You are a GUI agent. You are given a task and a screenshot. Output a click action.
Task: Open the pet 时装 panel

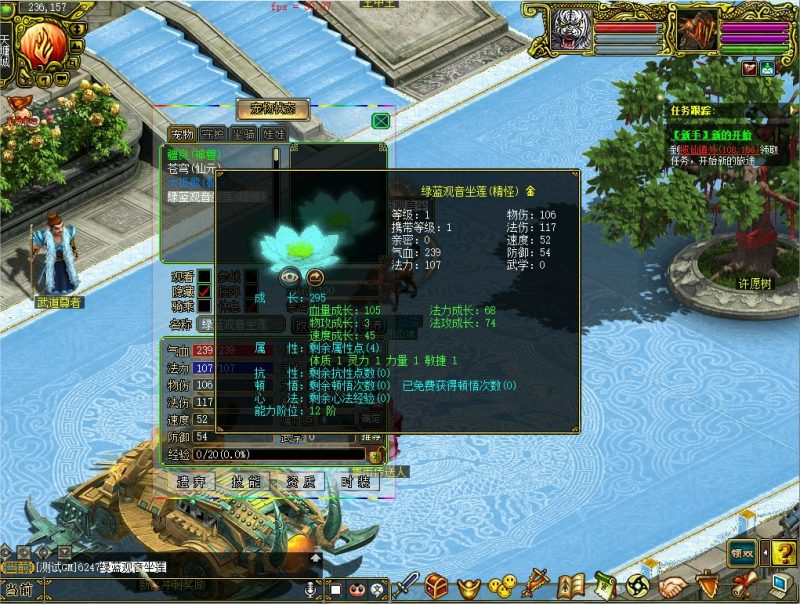point(353,482)
